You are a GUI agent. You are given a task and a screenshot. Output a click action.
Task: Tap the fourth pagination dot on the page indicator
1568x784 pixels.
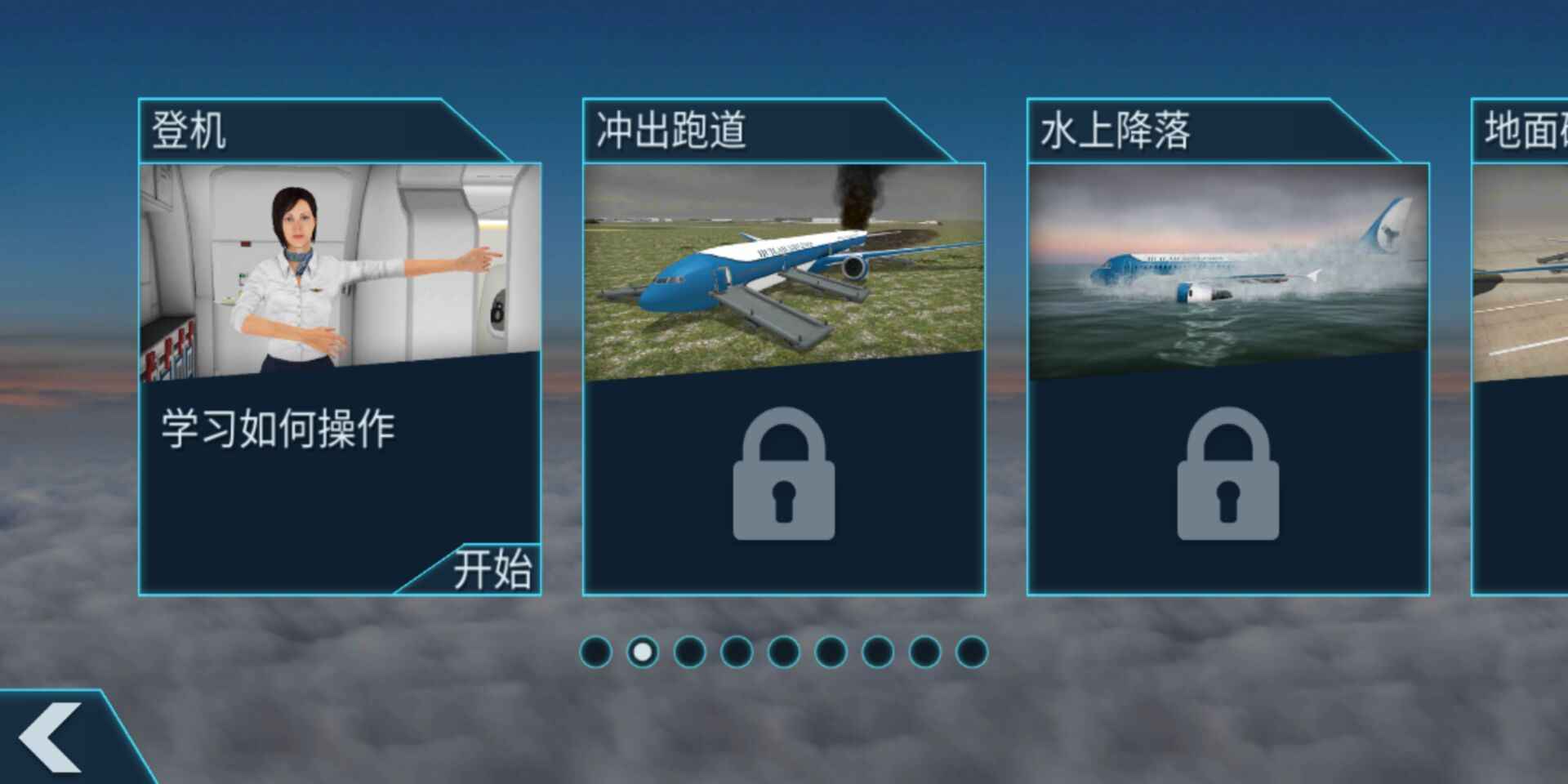[735, 651]
